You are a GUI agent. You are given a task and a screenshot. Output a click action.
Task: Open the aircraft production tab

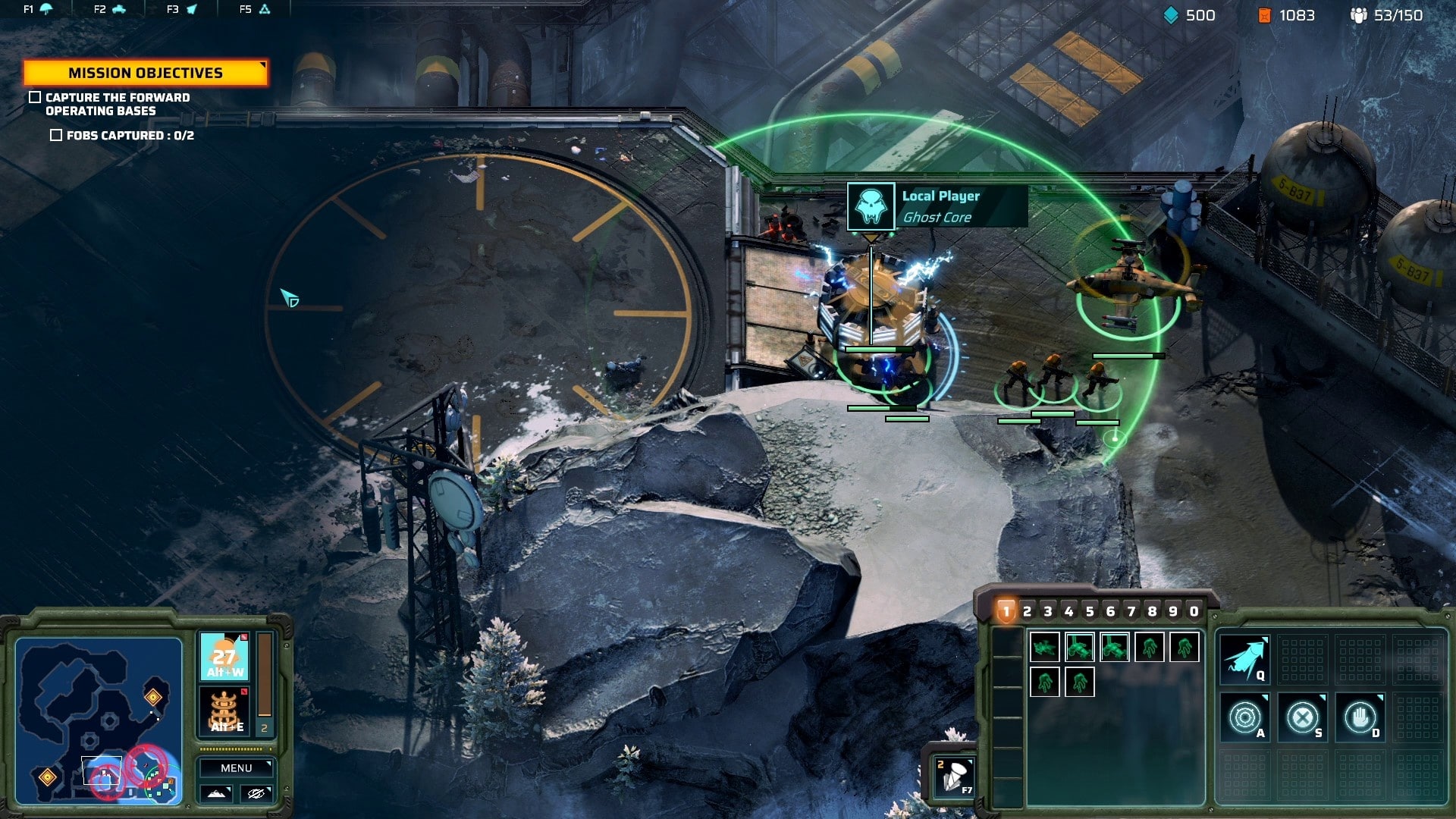[182, 9]
